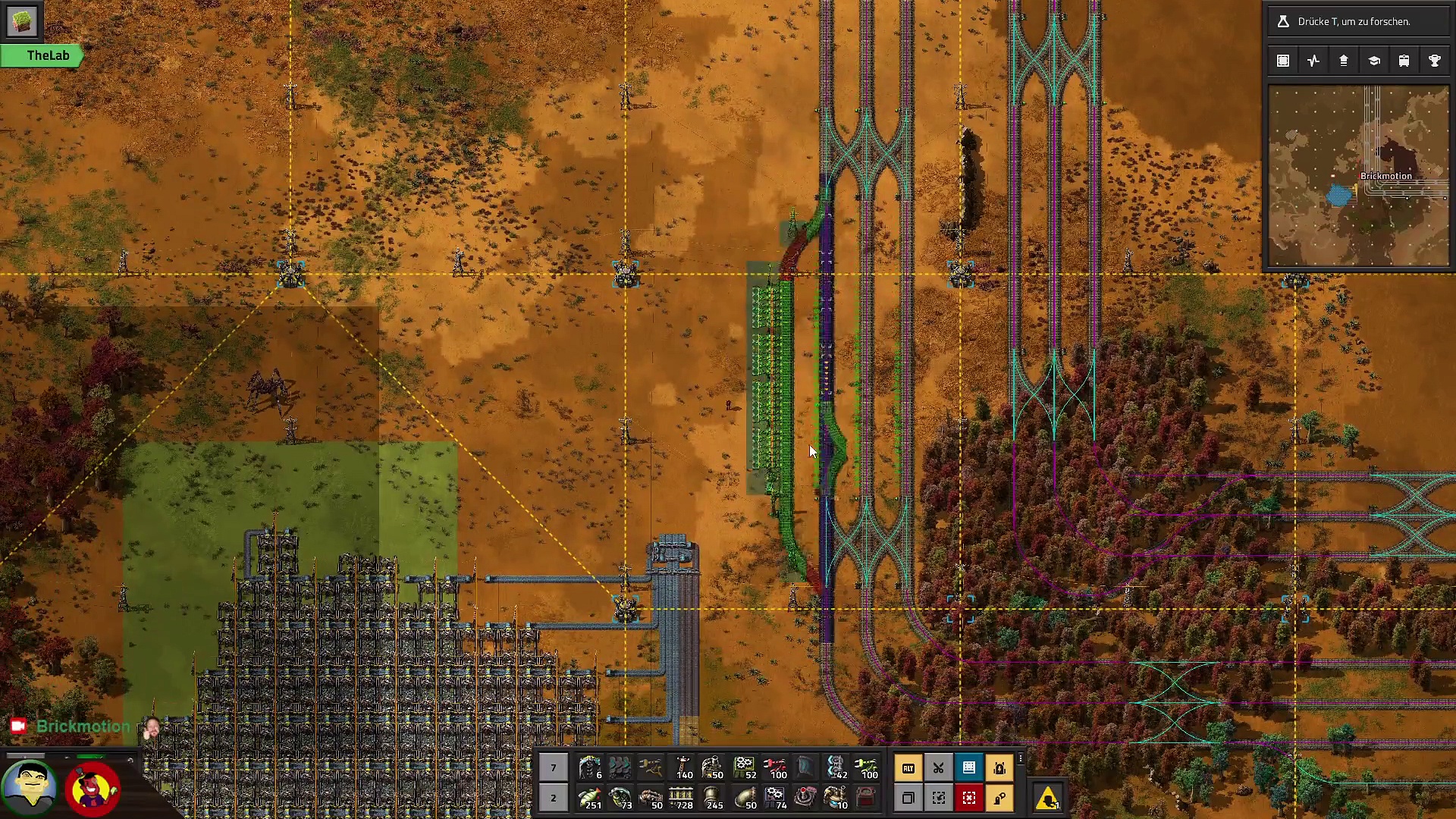Open the tips graduation cap button

pos(1373,61)
